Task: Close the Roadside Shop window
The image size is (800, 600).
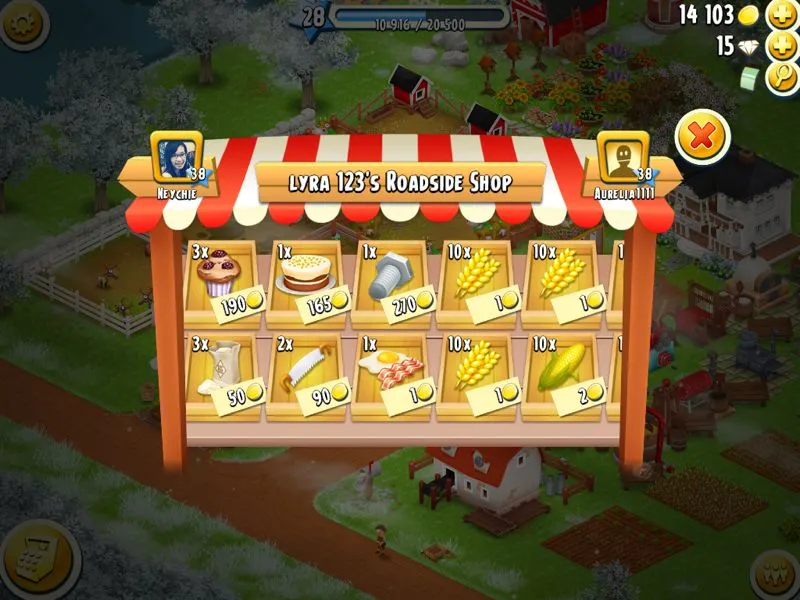Action: [702, 138]
